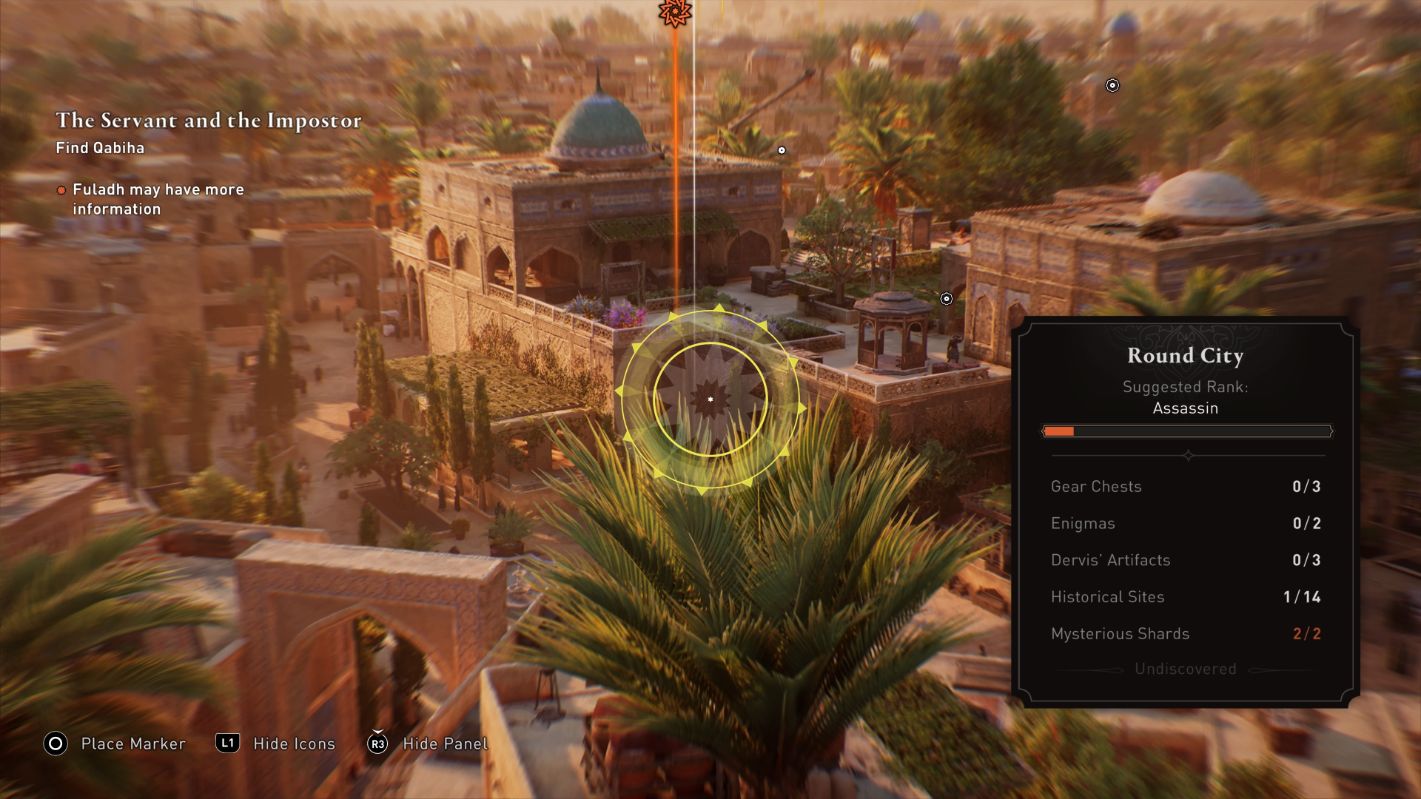This screenshot has width=1421, height=799.
Task: Select the loot marker in the upper right sky
Action: click(1112, 85)
